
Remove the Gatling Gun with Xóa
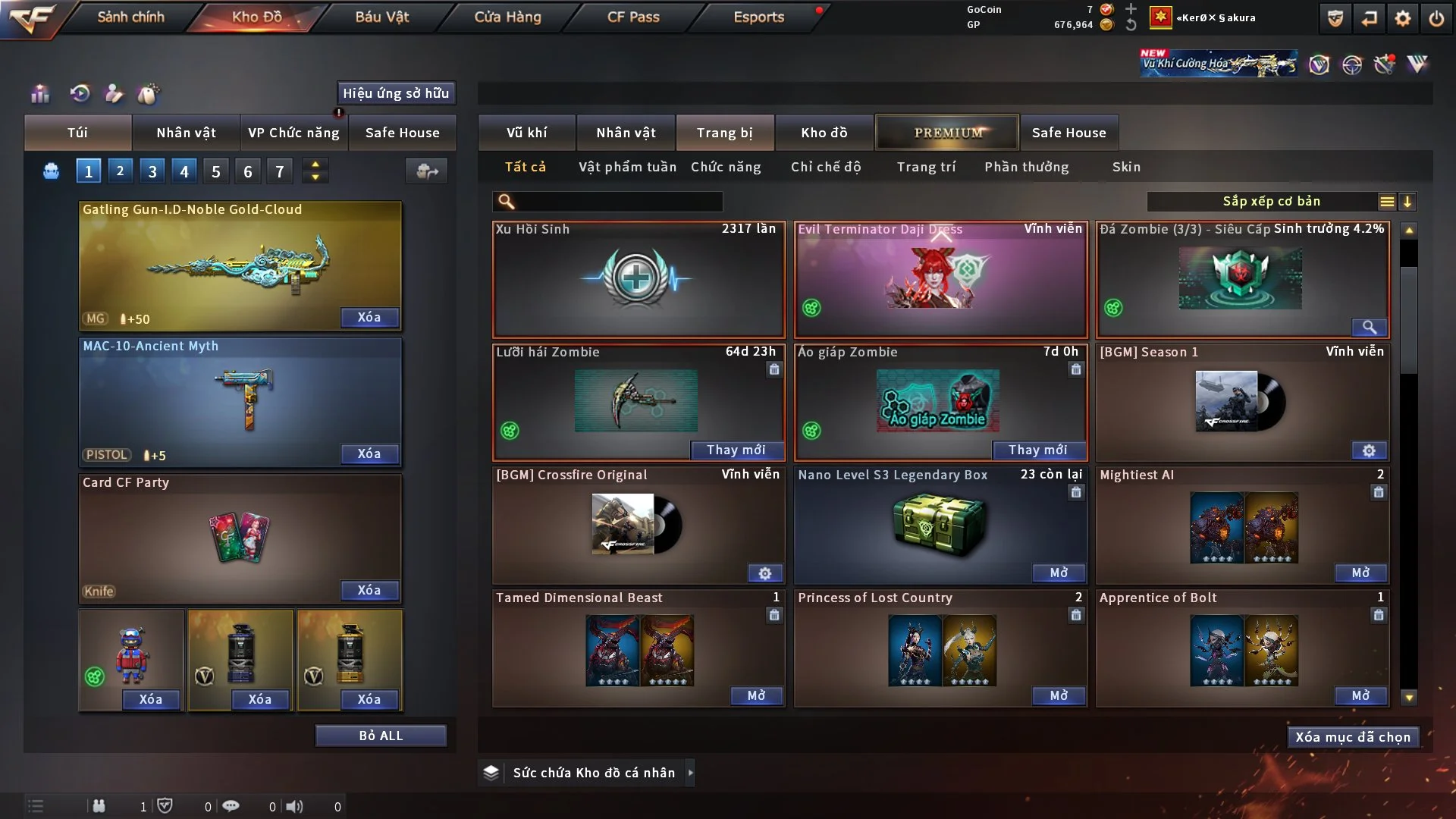(x=369, y=317)
